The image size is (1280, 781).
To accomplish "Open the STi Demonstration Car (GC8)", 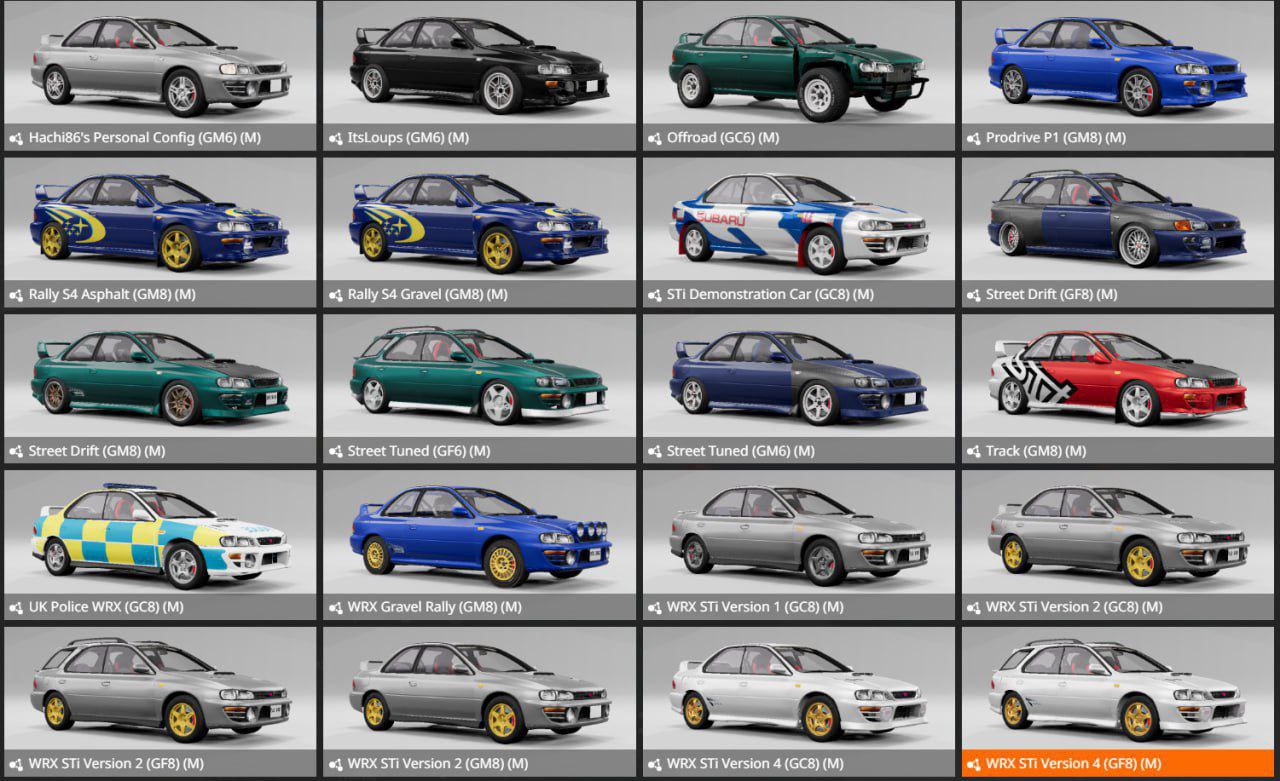I will [798, 232].
